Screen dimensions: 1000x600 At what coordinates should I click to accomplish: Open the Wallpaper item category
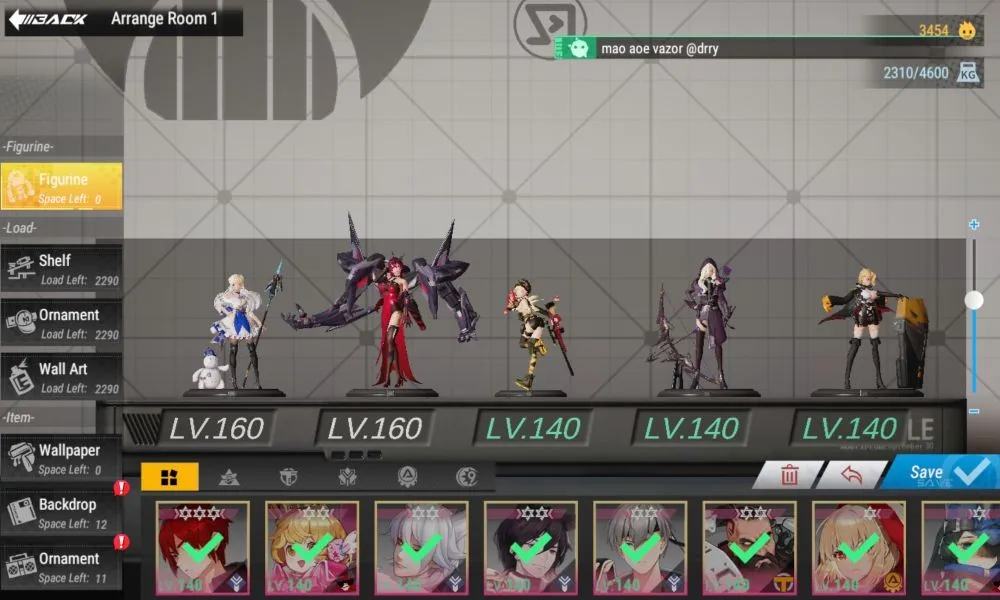point(62,458)
